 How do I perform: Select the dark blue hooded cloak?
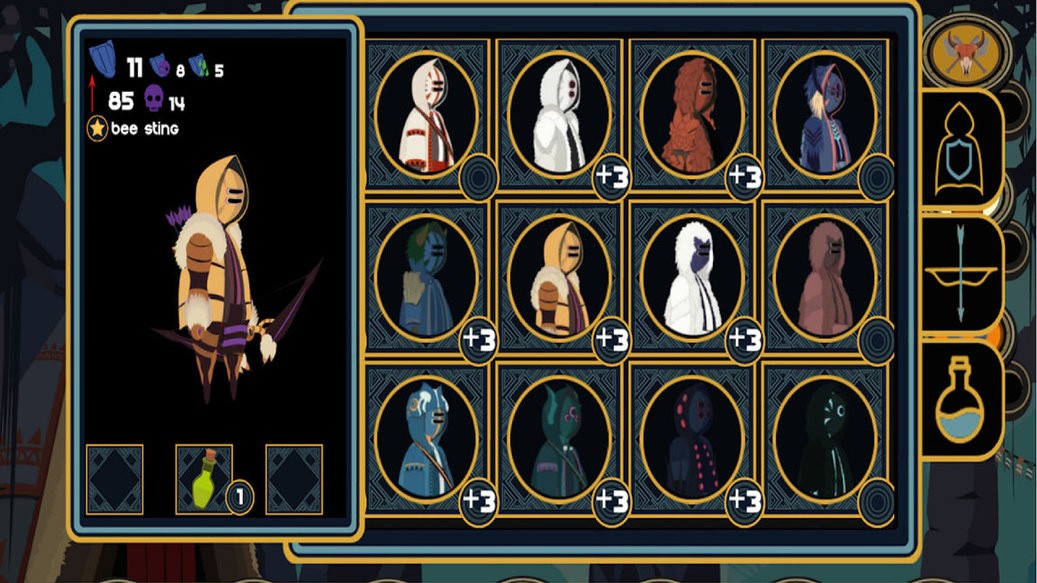pyautogui.click(x=825, y=113)
